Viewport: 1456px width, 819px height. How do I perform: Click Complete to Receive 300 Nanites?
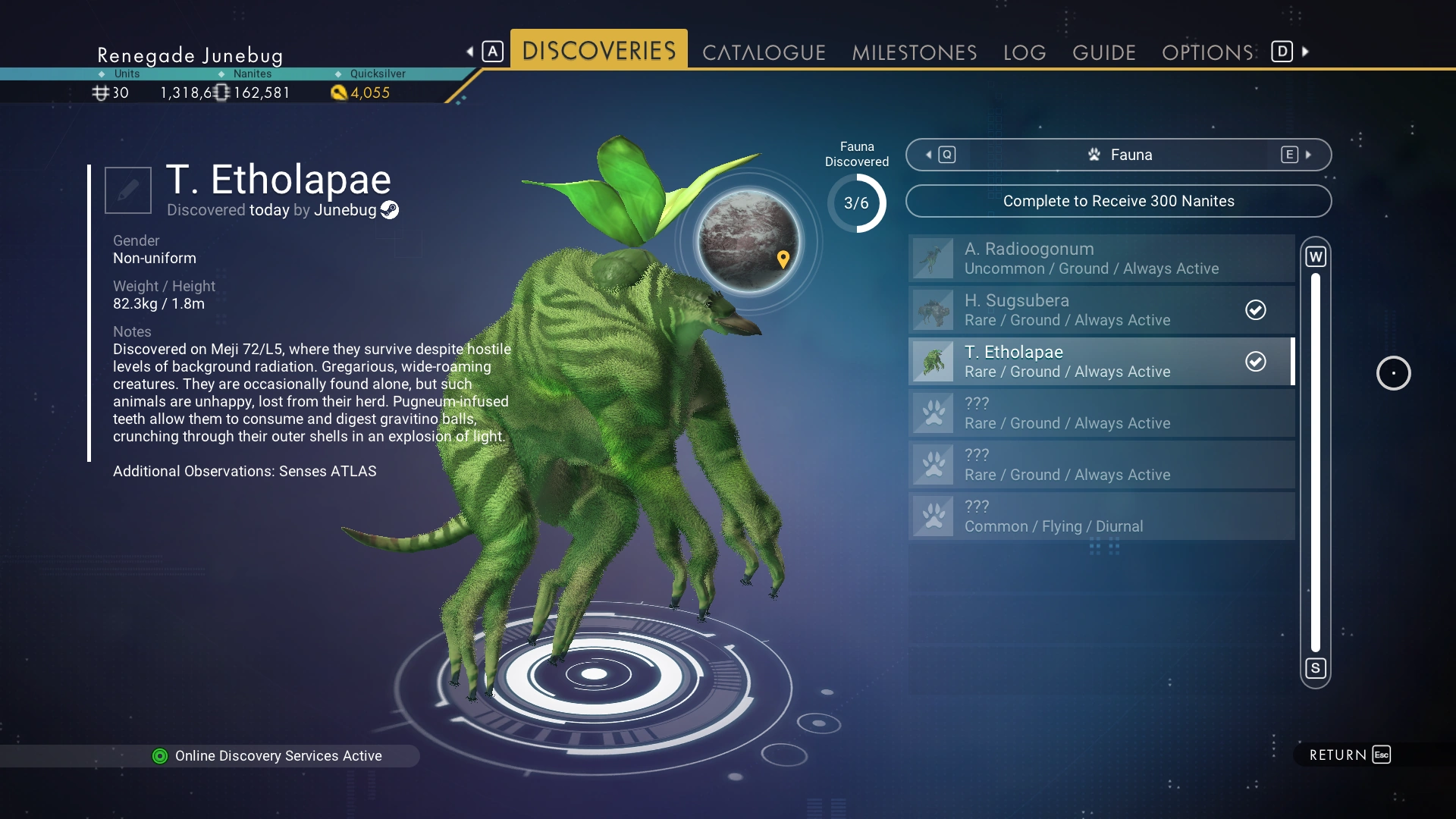pyautogui.click(x=1118, y=201)
